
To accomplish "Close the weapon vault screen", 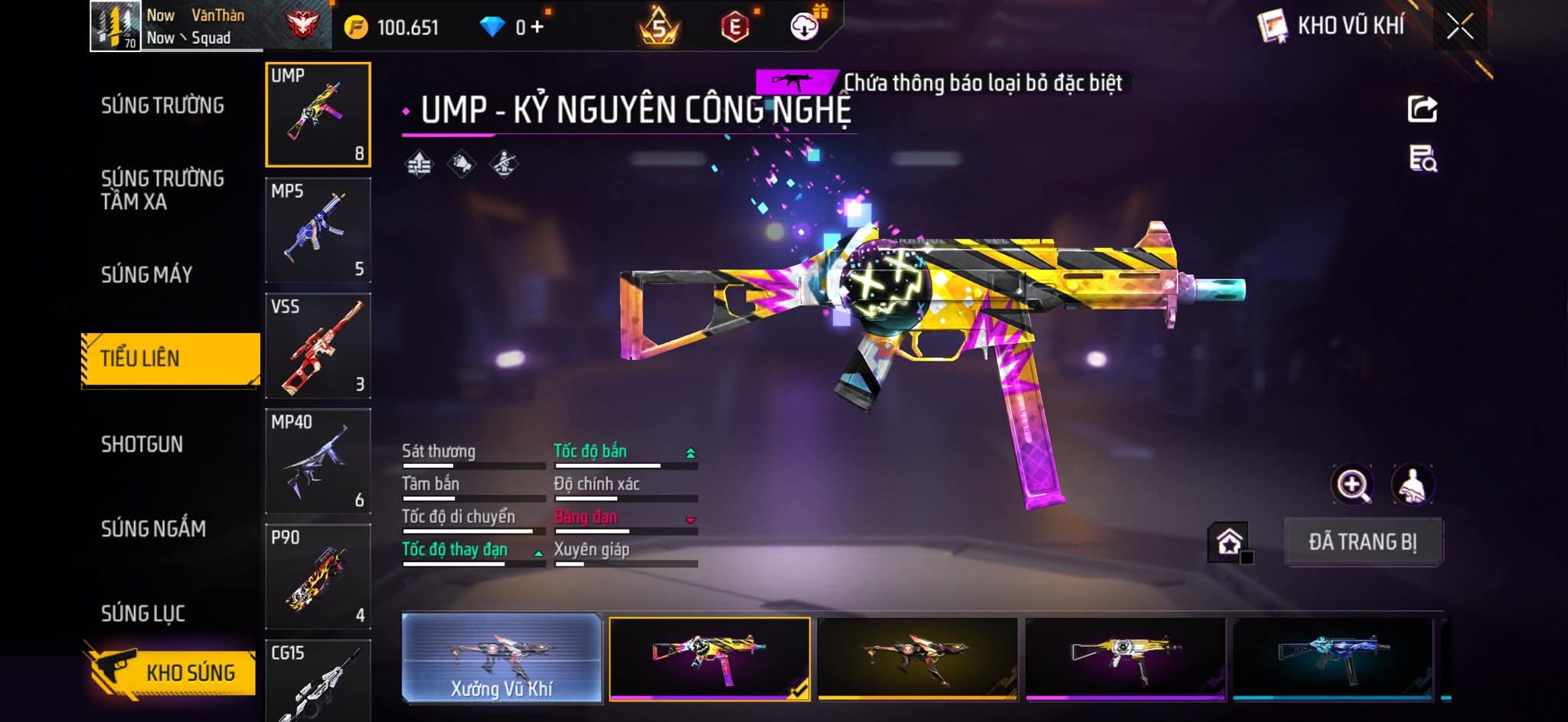I will coord(1459,27).
